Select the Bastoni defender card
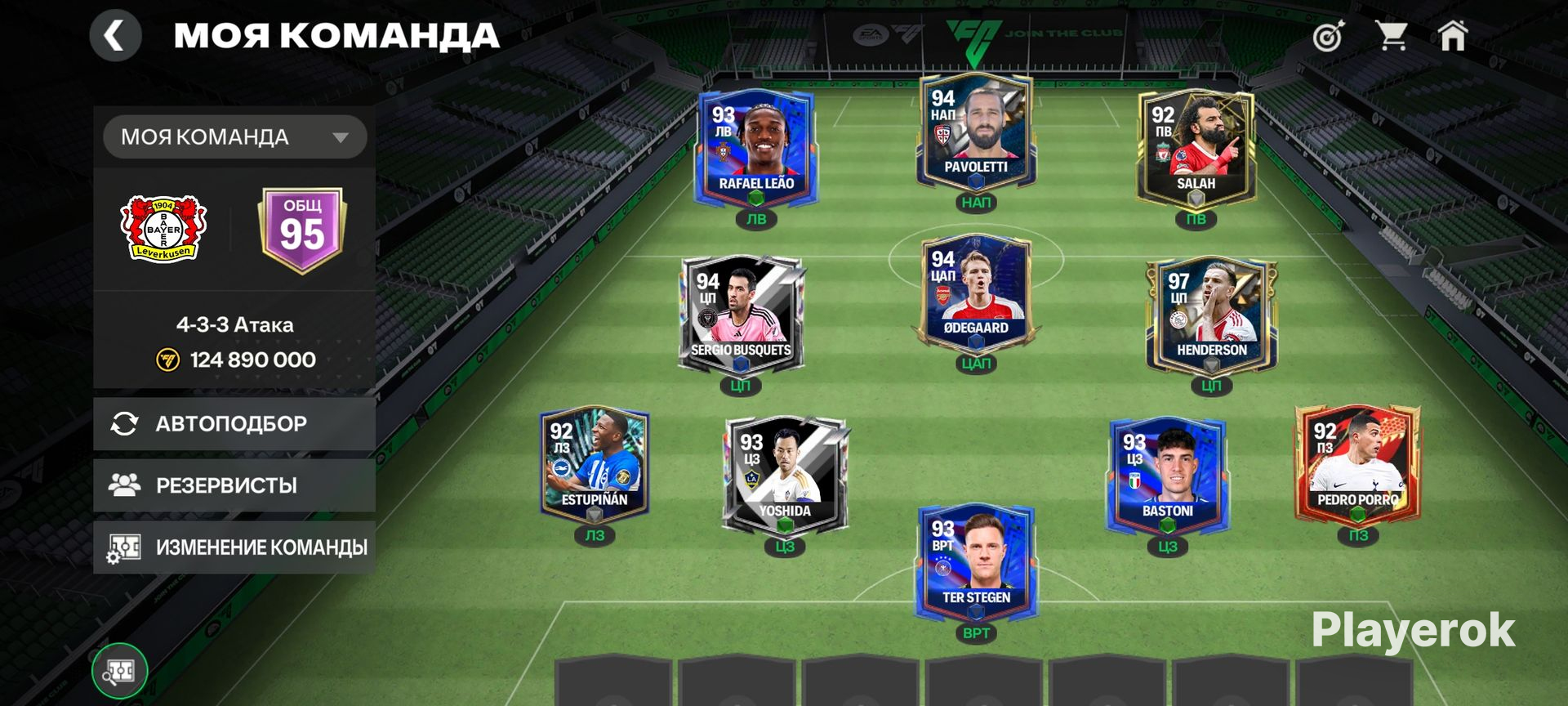 click(1167, 474)
